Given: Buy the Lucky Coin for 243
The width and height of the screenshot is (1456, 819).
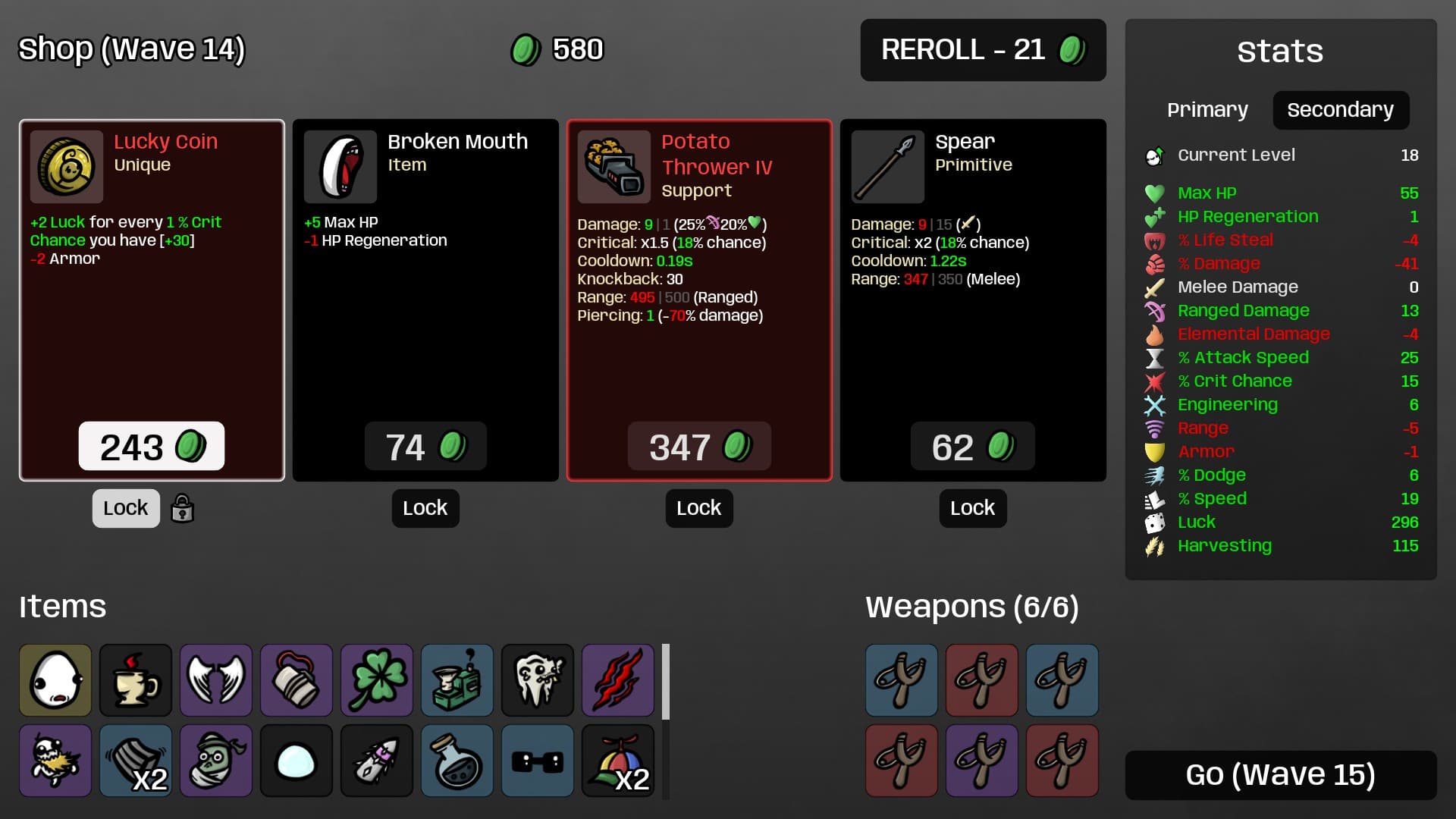Looking at the screenshot, I should click(152, 447).
